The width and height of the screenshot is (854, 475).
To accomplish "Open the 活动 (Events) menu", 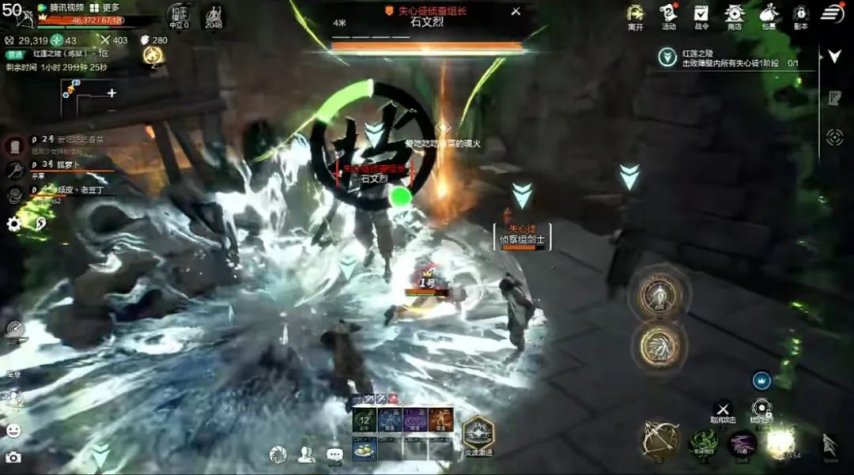I will [668, 15].
